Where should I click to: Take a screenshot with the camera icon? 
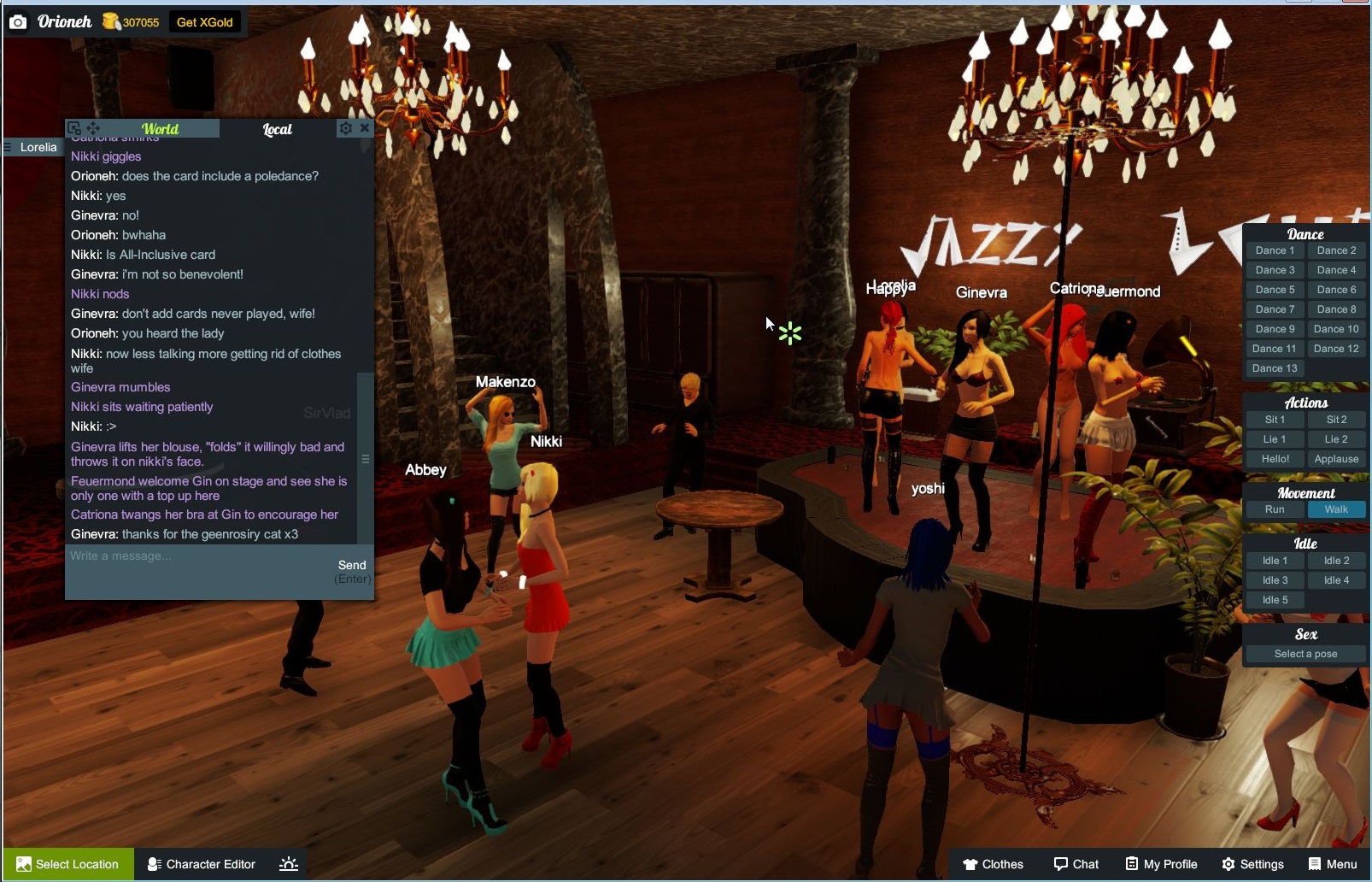[x=17, y=21]
